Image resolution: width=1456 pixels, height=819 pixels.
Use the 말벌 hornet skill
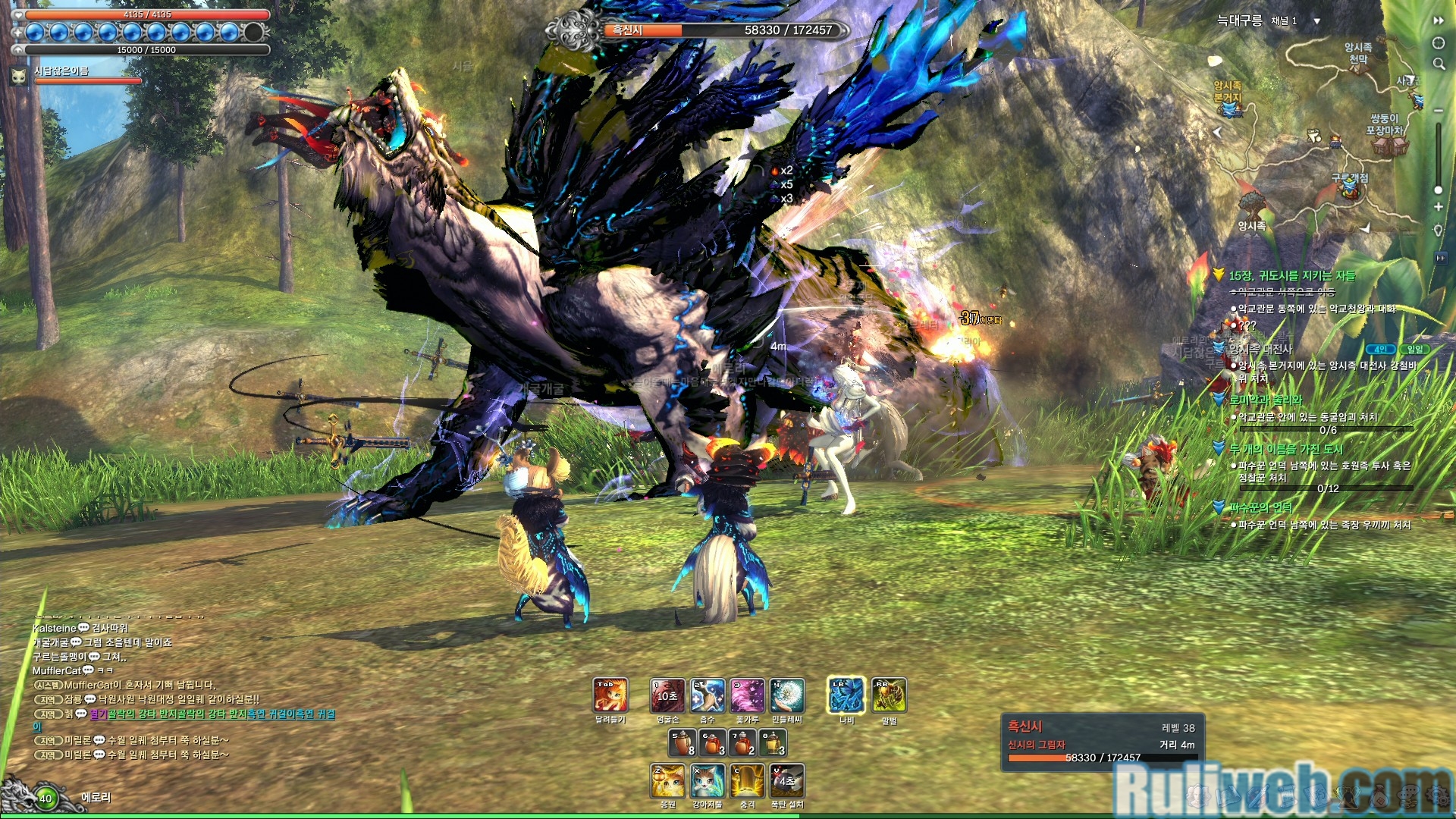tap(889, 695)
